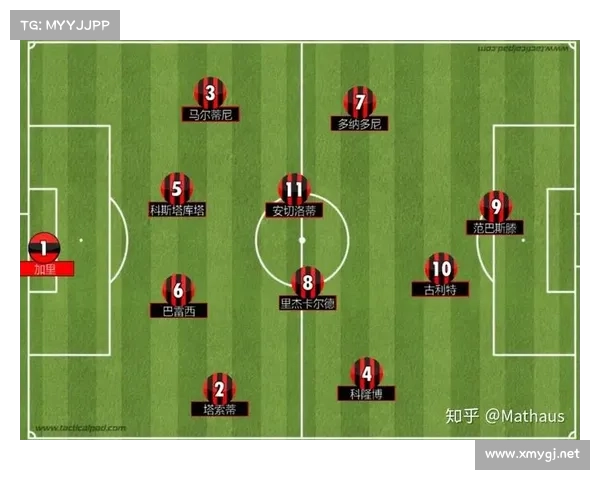Select goalkeeper number 1 加里 token

pos(44,246)
